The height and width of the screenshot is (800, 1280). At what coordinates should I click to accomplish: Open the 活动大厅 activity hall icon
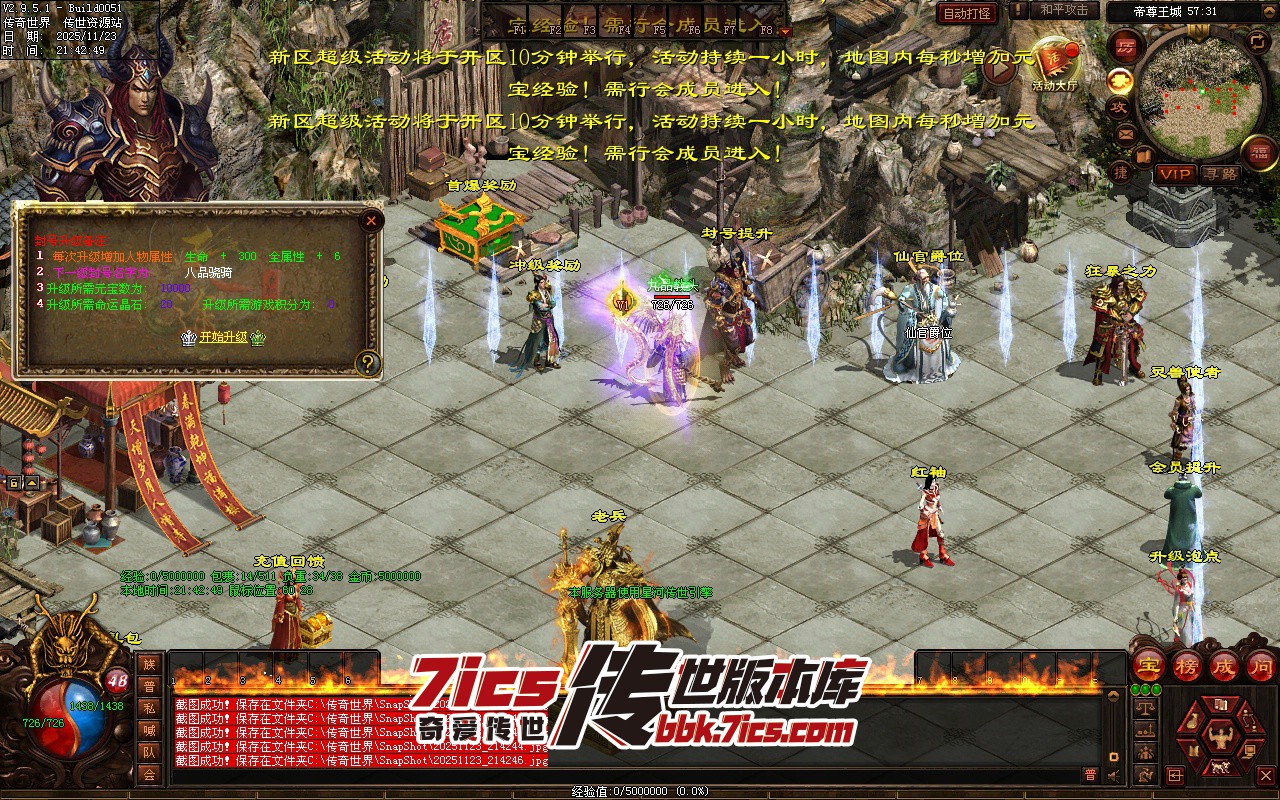pos(1054,62)
